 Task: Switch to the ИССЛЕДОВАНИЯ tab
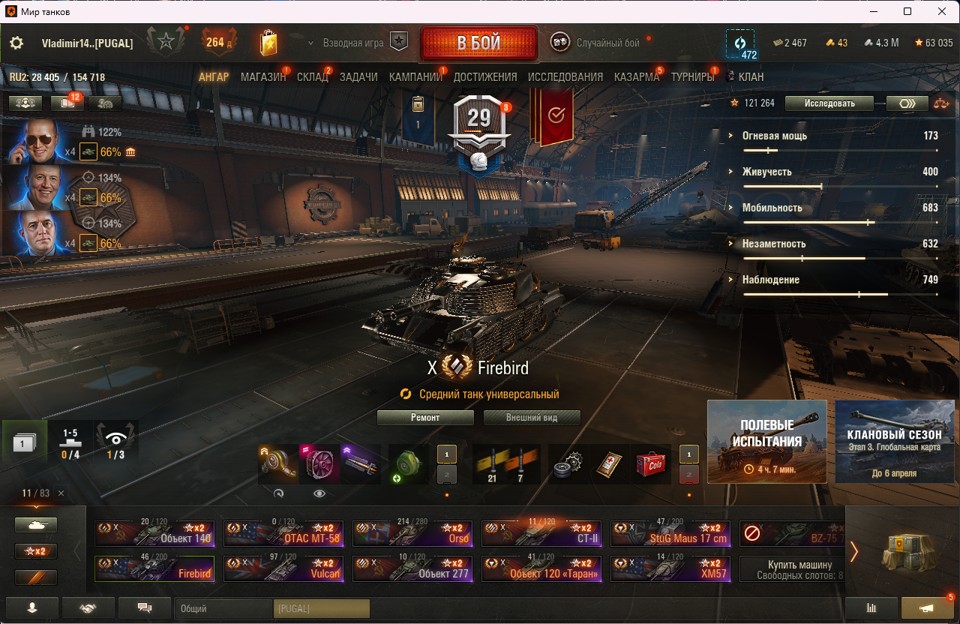point(565,77)
